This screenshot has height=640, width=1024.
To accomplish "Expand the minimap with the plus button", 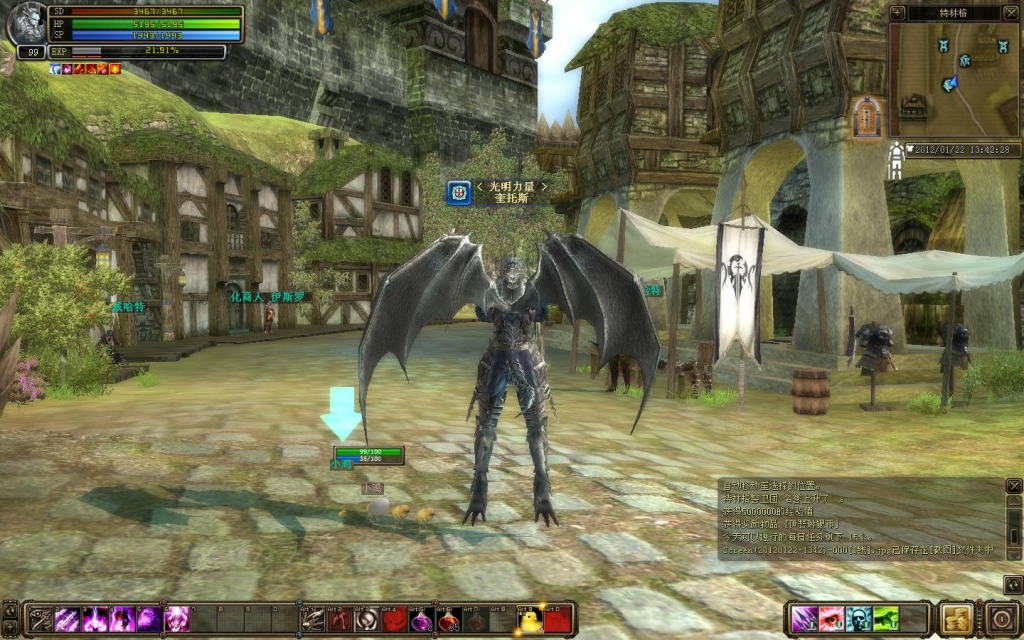I will tap(897, 13).
